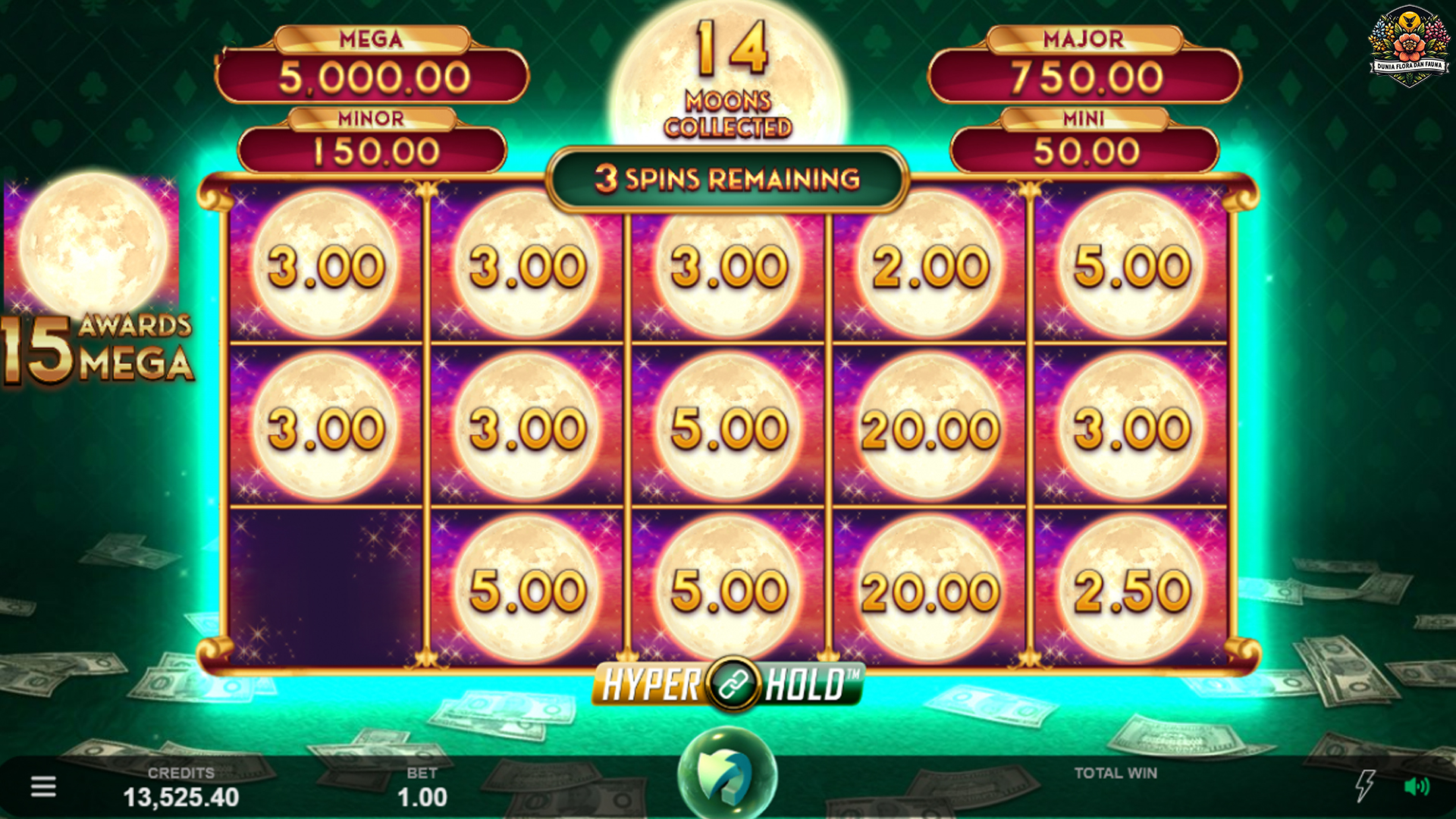The height and width of the screenshot is (819, 1456).
Task: Click the Dunia Flora Dan Fauna logo
Action: 1409,45
